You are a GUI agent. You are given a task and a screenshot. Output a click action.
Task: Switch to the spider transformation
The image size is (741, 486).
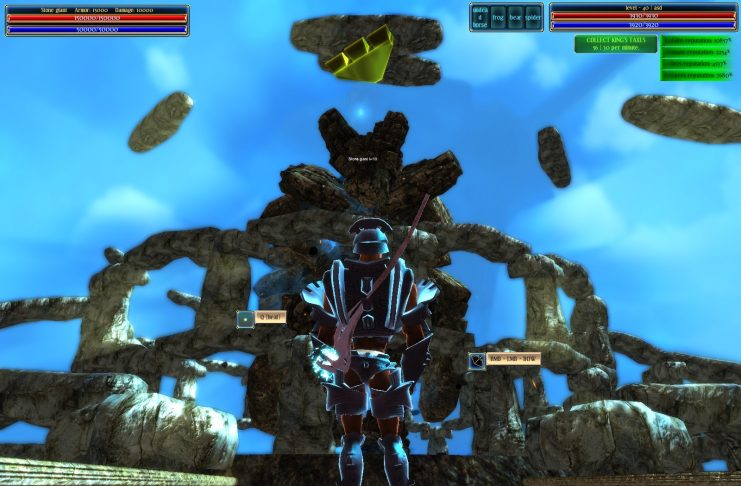533,17
